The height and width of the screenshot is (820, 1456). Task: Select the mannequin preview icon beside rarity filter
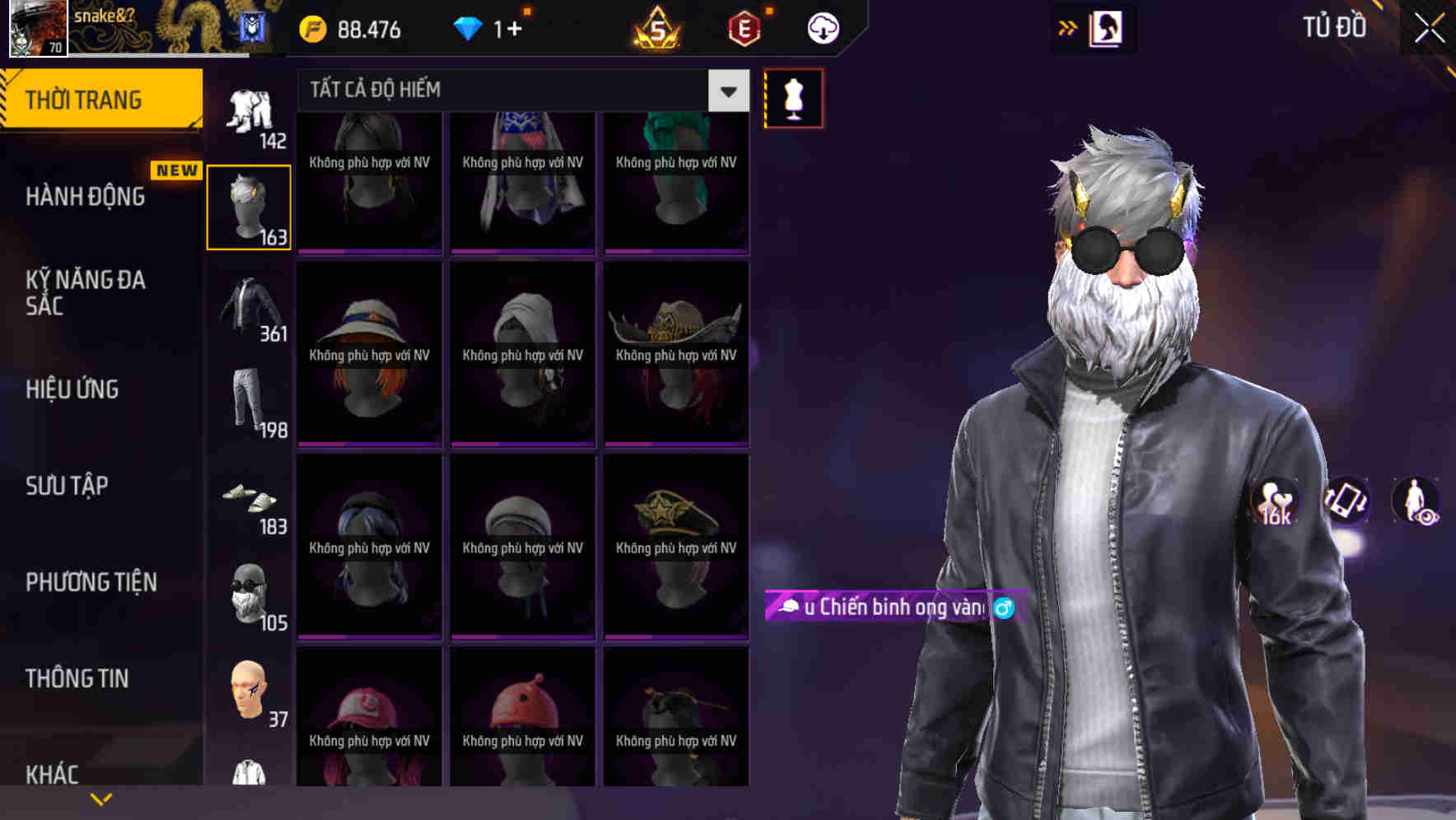click(x=793, y=99)
